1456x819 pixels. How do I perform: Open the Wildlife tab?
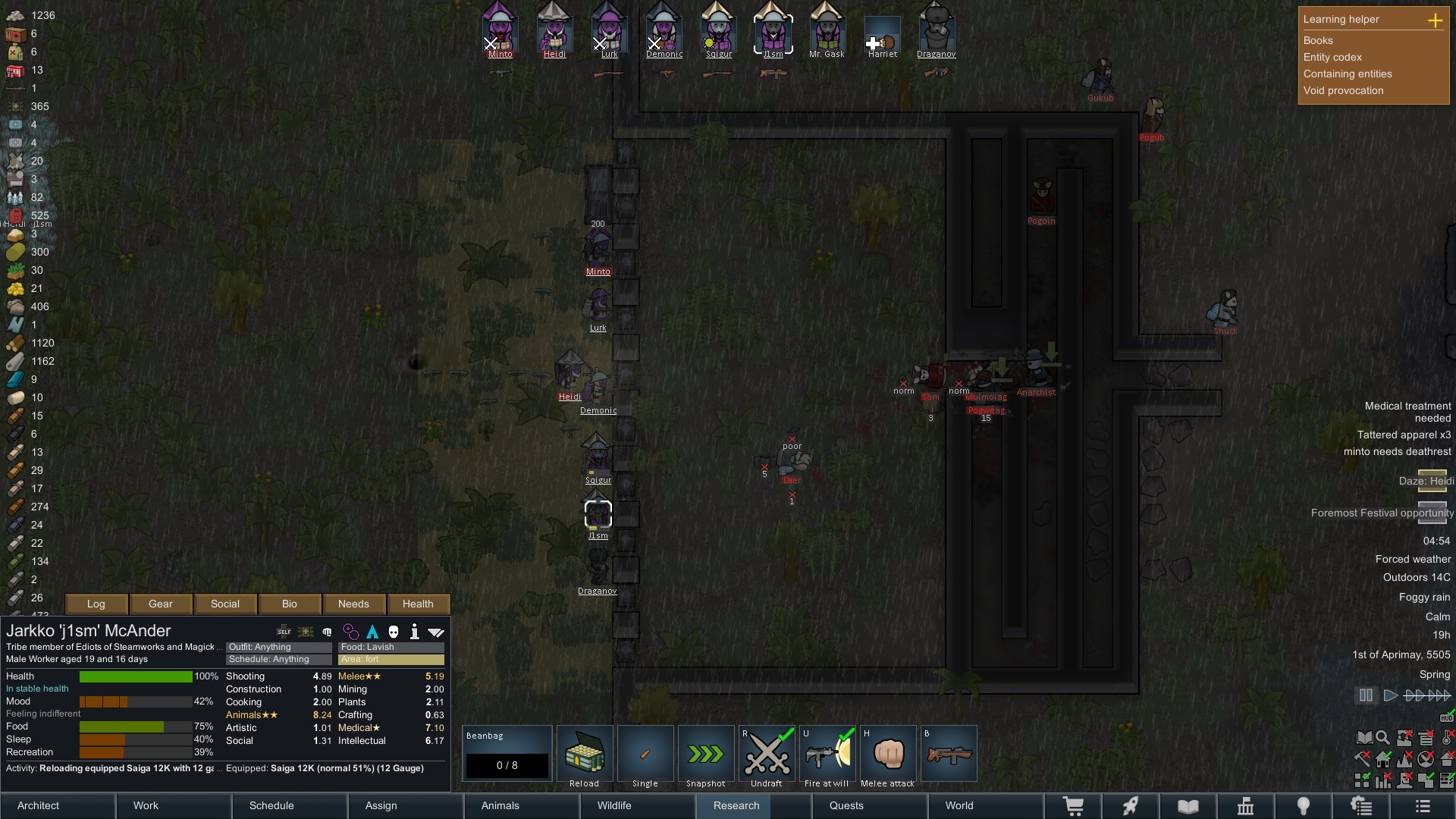[614, 805]
